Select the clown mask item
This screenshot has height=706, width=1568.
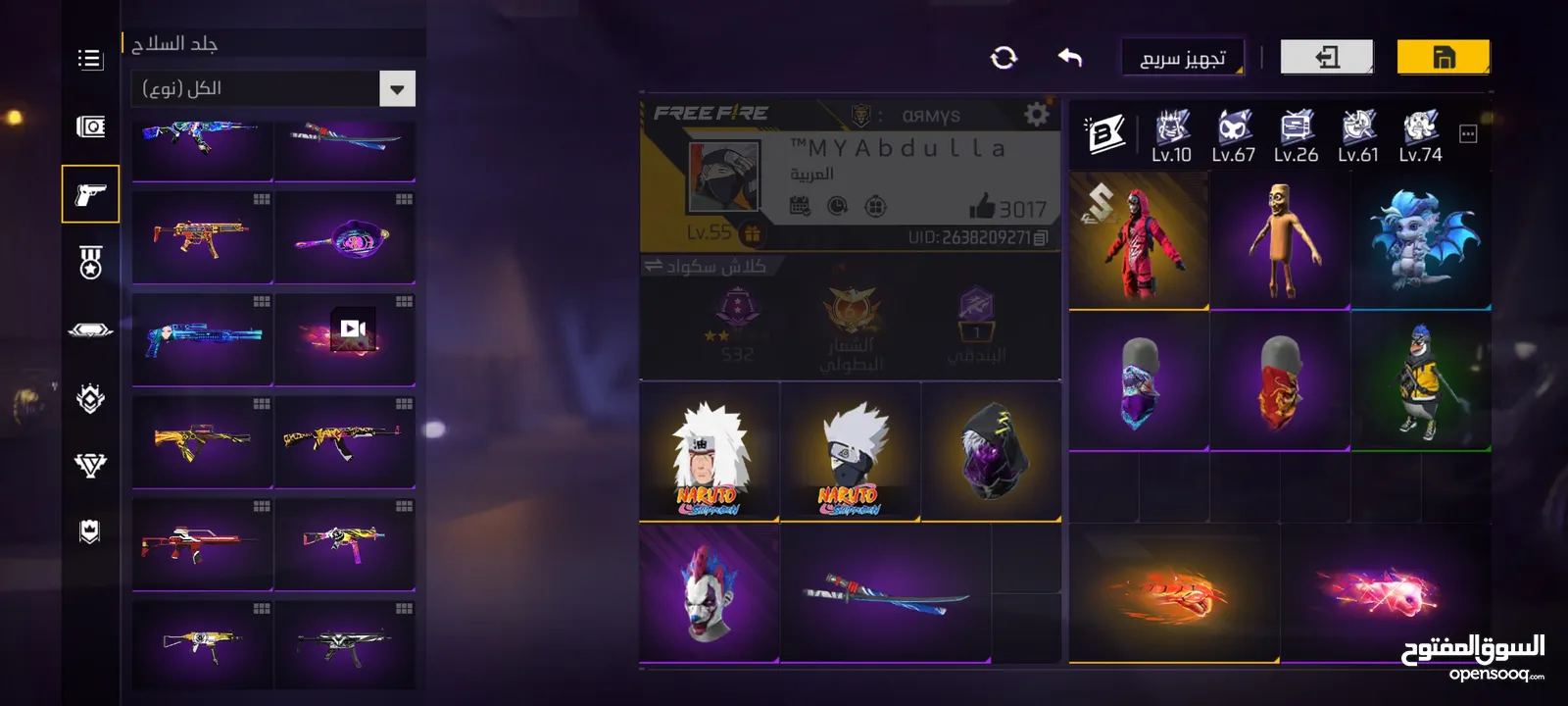[x=709, y=592]
